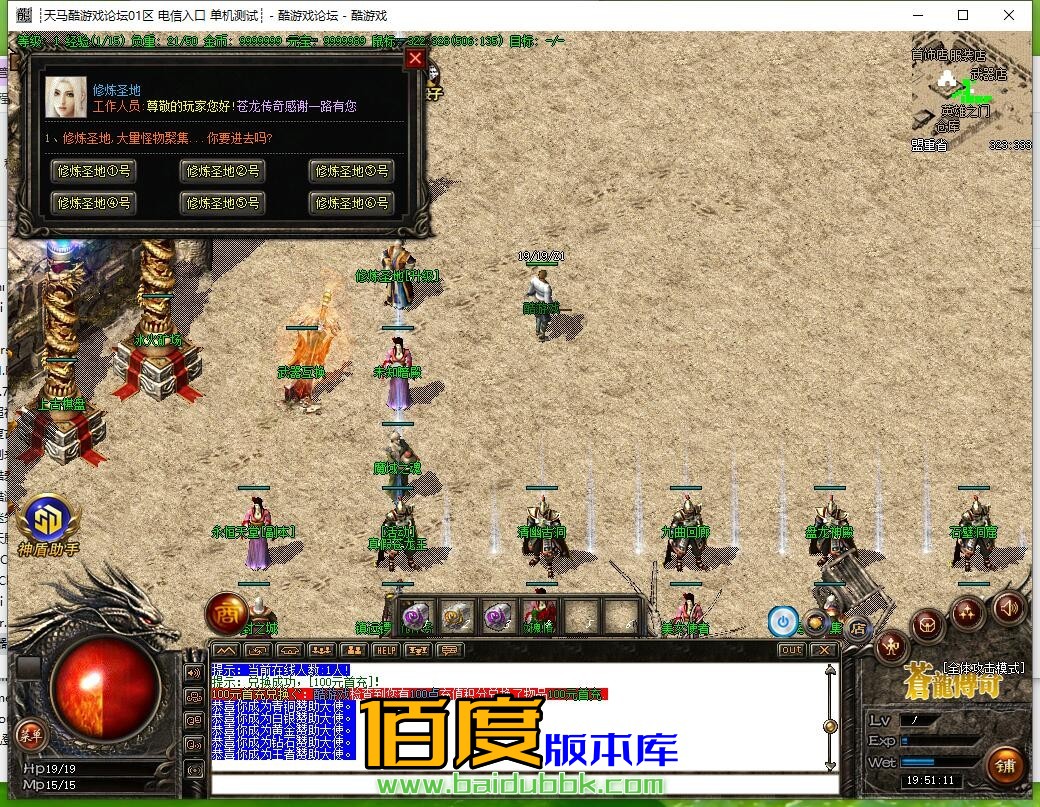Click the blue power icon
Screen dimensions: 1040x807
(x=783, y=621)
